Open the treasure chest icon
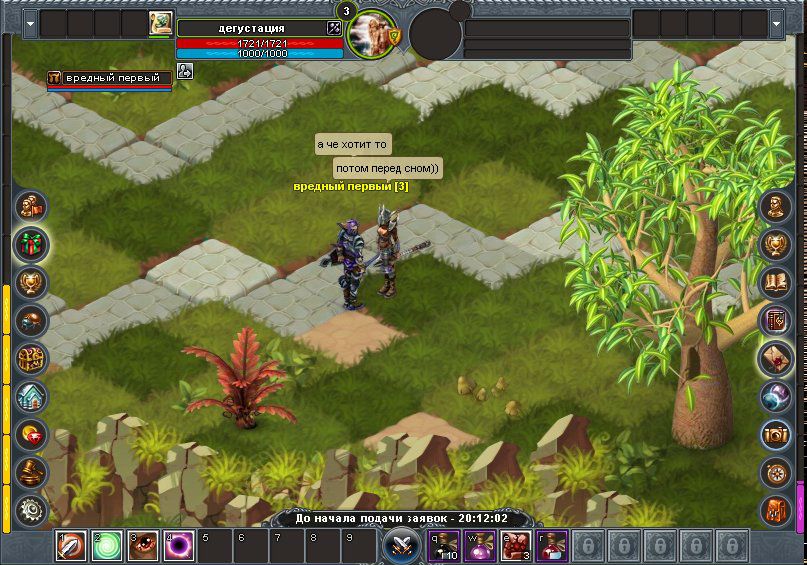The width and height of the screenshot is (807, 565). (x=31, y=358)
